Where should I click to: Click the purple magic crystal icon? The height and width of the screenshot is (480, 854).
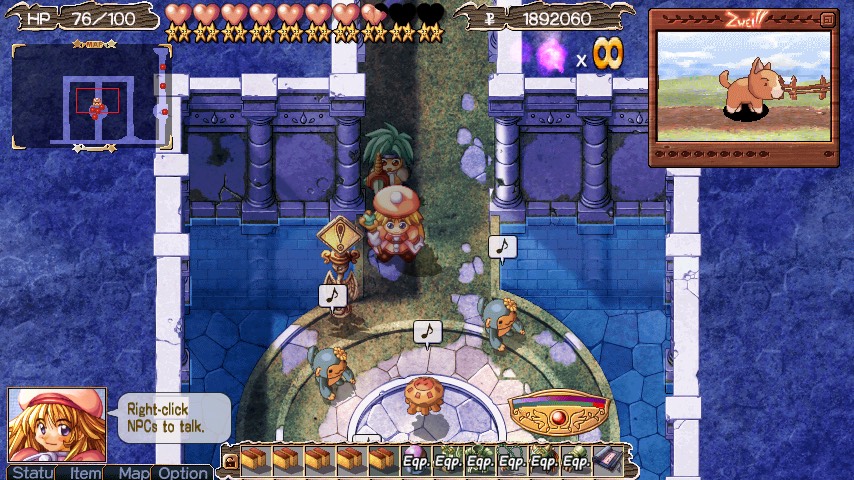pos(552,55)
